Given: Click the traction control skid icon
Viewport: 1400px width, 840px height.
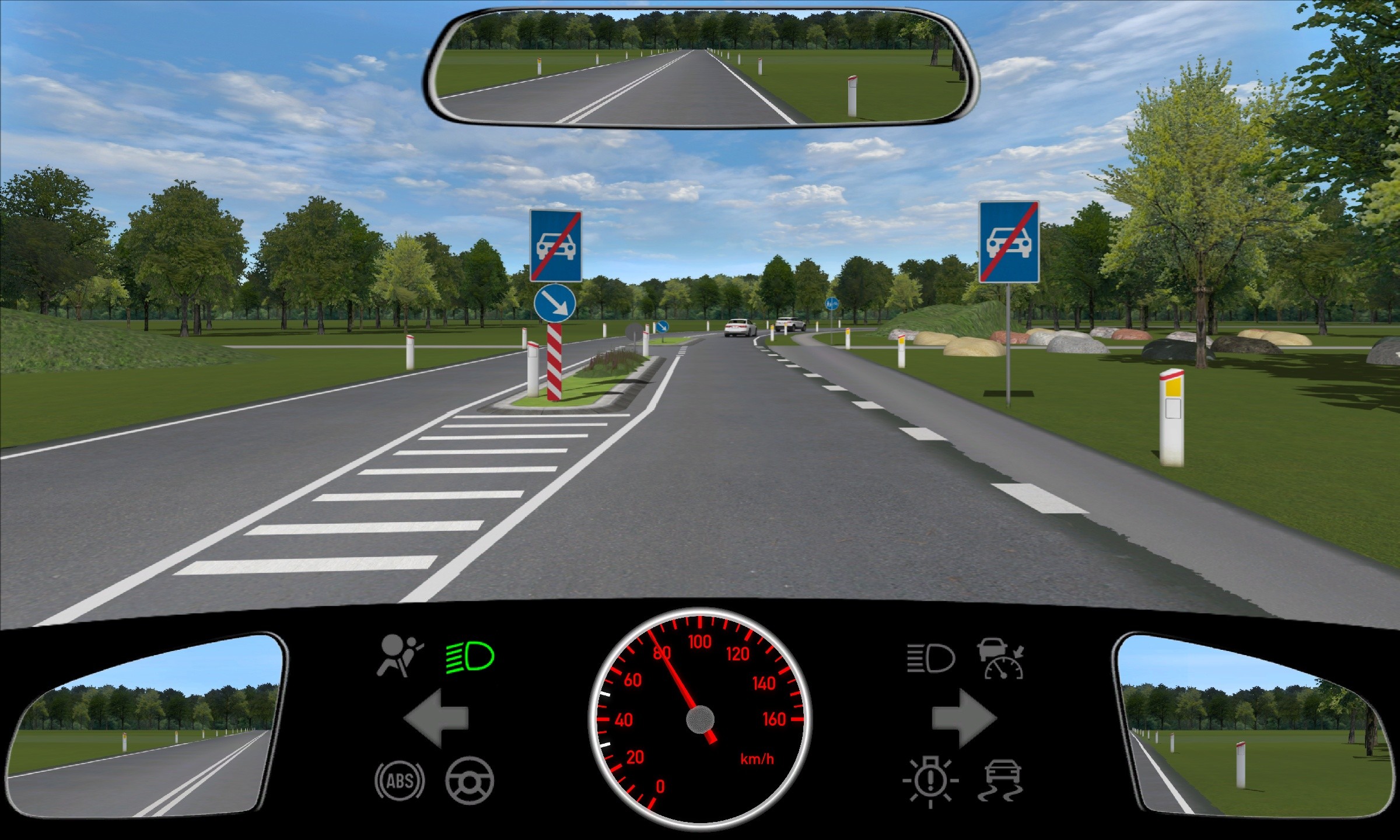Looking at the screenshot, I should click(x=1002, y=780).
